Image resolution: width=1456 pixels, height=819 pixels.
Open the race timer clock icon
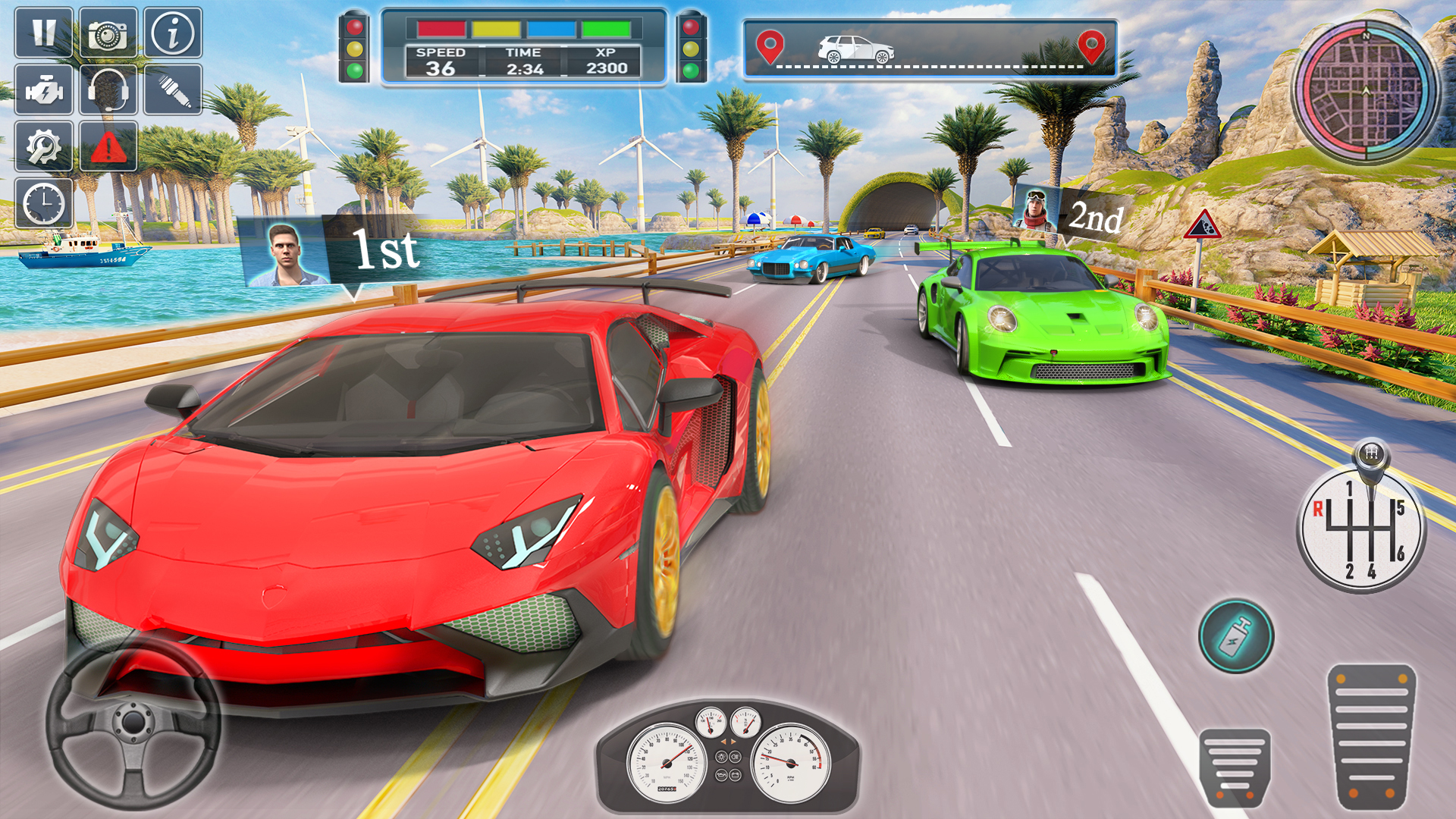pyautogui.click(x=43, y=204)
